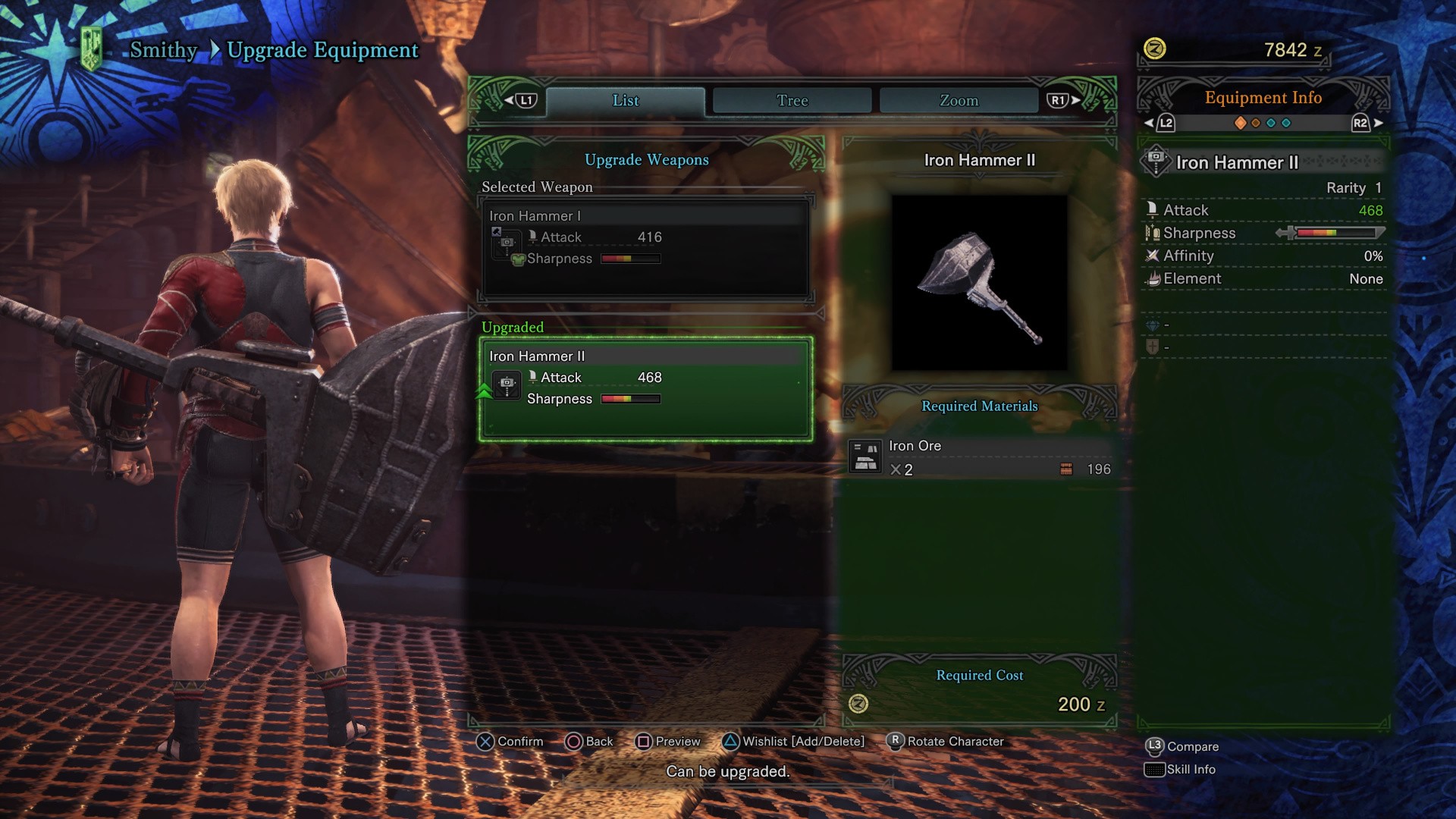Click the Element icon in Equipment Info

(1153, 278)
